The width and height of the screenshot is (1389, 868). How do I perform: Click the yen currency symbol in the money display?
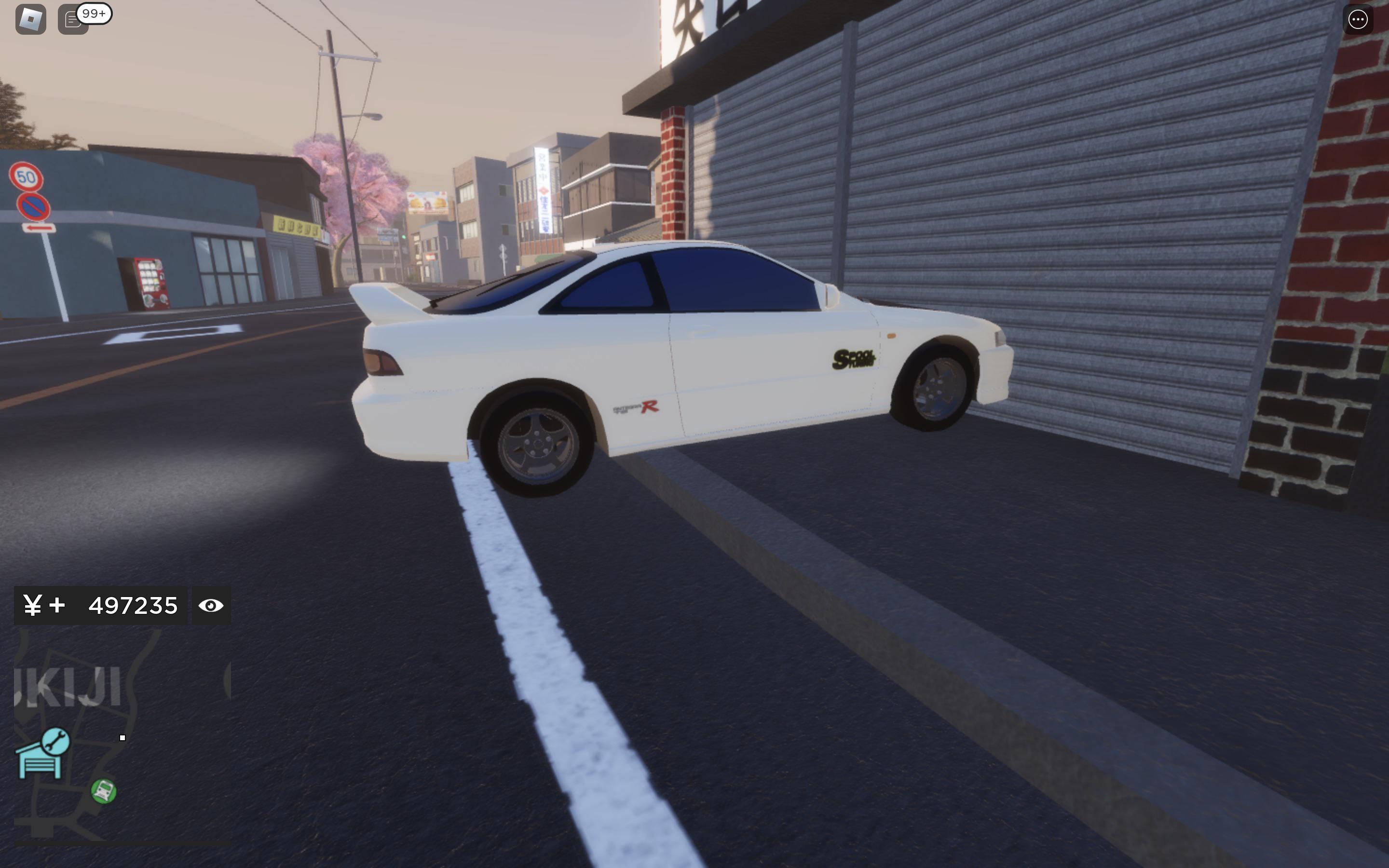33,605
